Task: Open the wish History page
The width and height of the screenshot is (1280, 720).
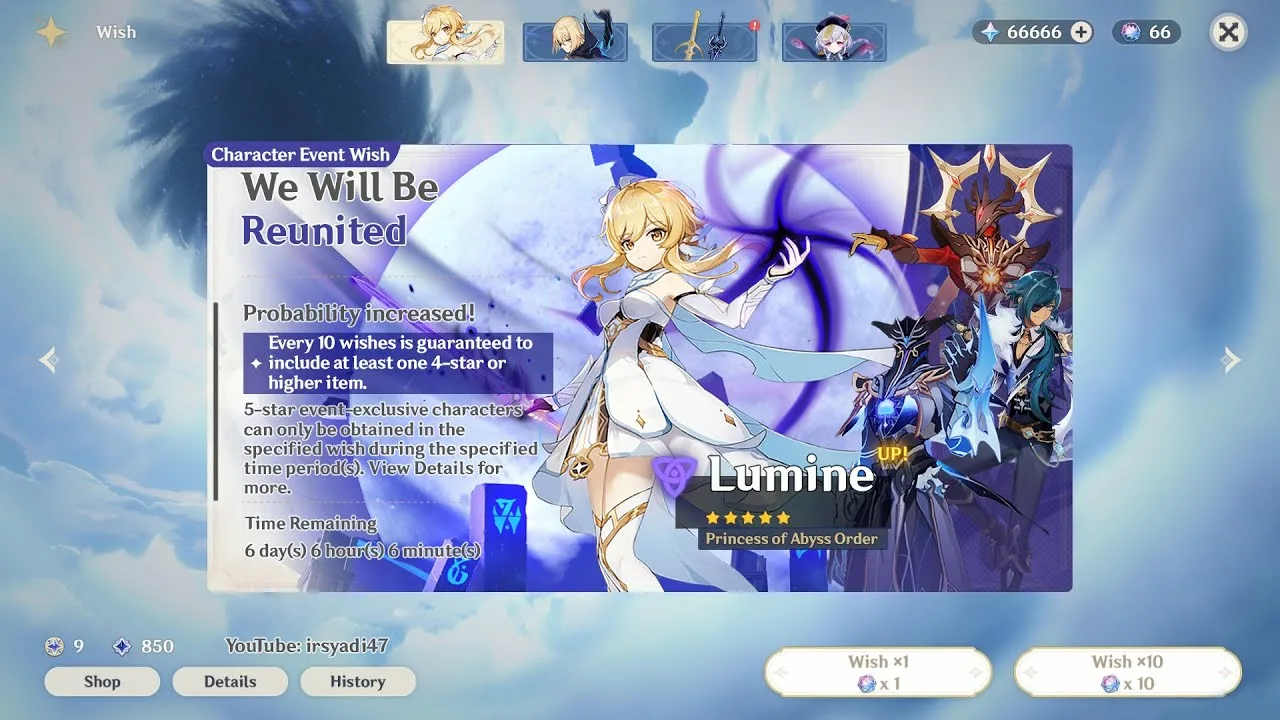Action: click(x=358, y=681)
